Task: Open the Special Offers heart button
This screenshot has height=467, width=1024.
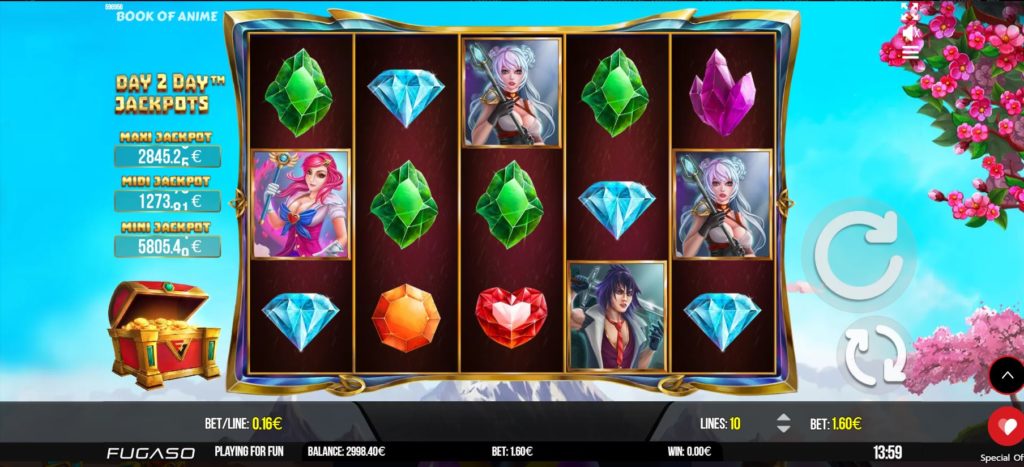Action: click(1003, 426)
